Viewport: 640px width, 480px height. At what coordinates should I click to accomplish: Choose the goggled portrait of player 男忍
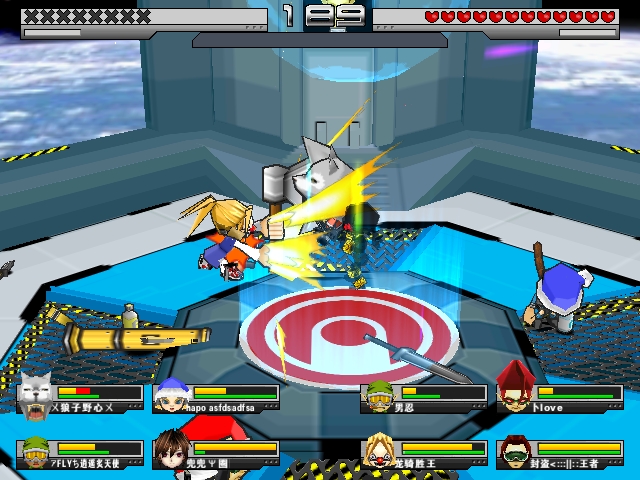pyautogui.click(x=378, y=395)
